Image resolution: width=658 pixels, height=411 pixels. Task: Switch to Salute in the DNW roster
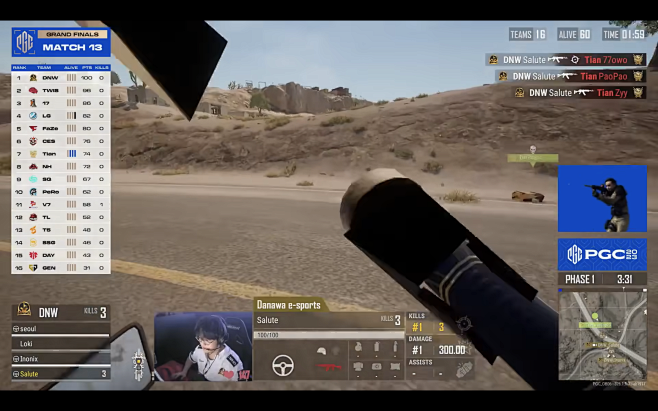[60, 373]
